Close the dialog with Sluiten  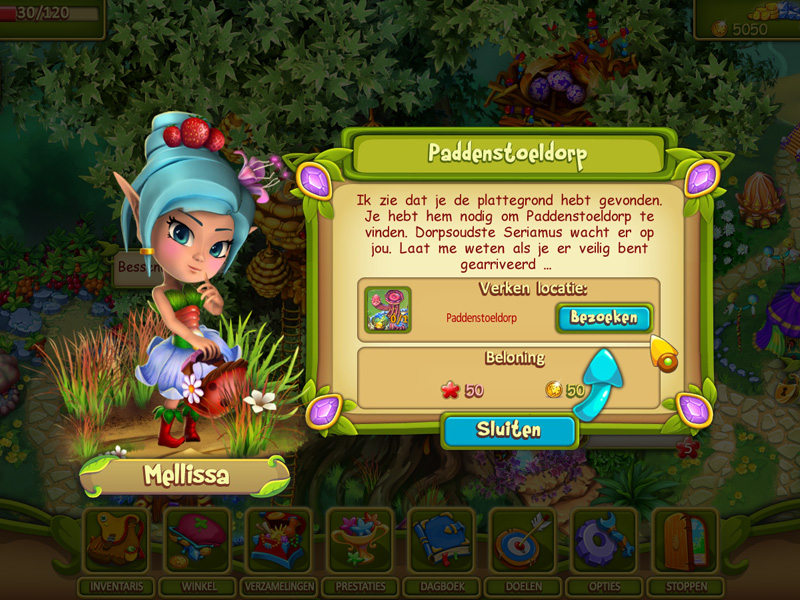[509, 431]
